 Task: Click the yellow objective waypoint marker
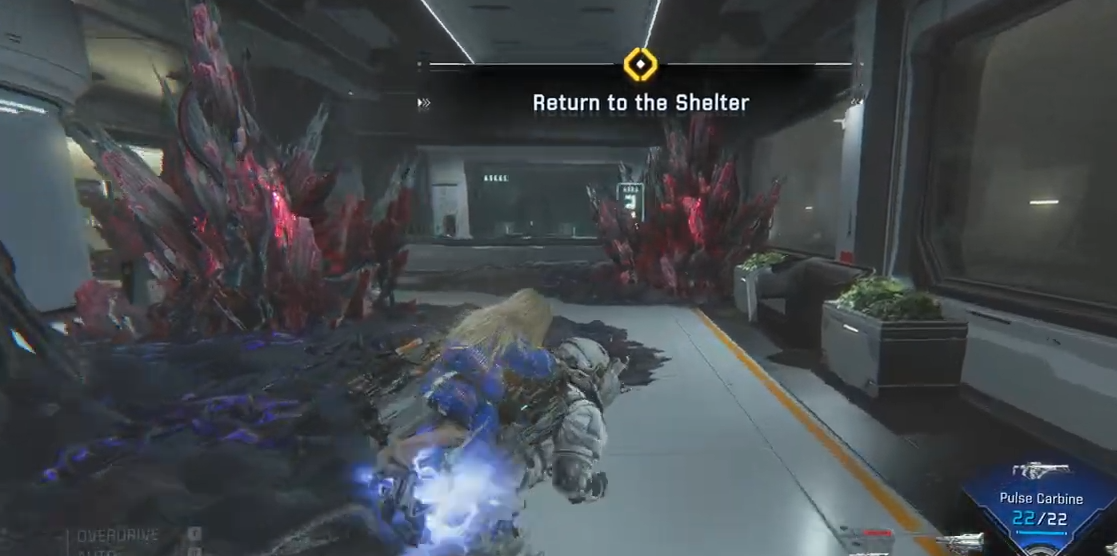pyautogui.click(x=639, y=65)
